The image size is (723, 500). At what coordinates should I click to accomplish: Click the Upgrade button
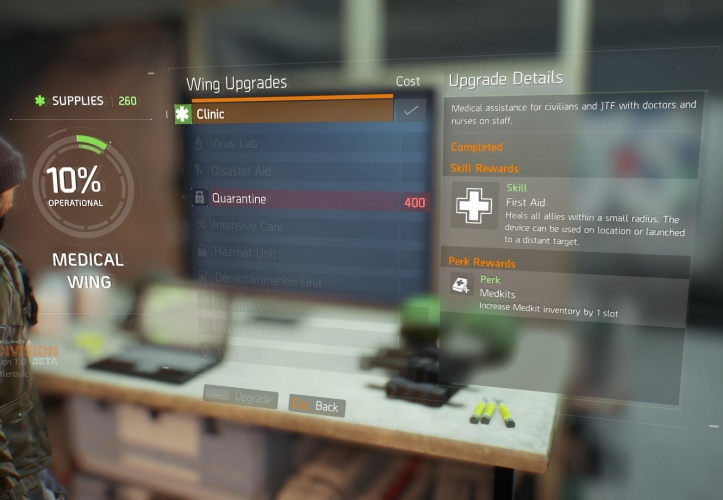click(241, 397)
